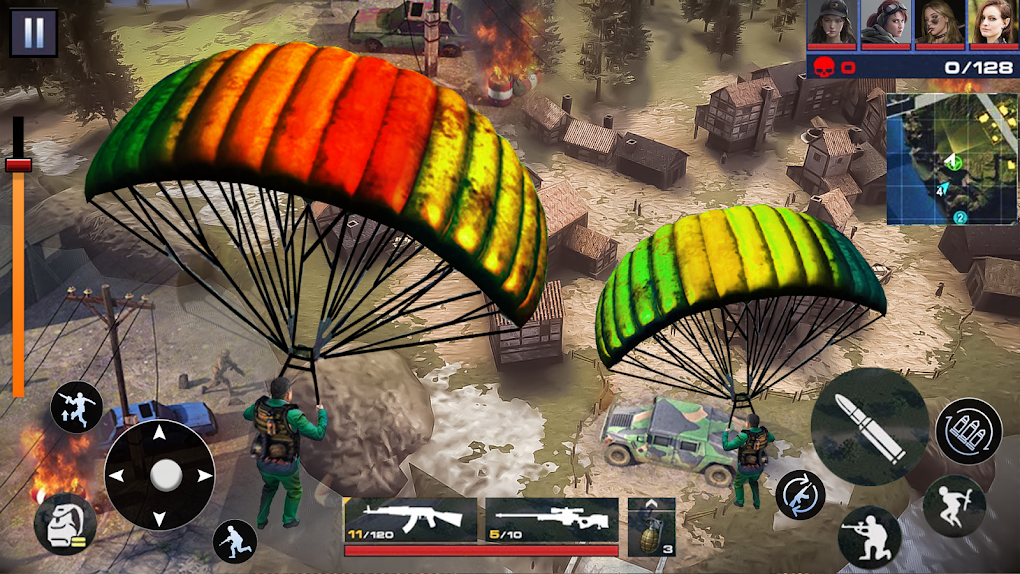Reload ammo with the three-bullets button

click(x=968, y=431)
